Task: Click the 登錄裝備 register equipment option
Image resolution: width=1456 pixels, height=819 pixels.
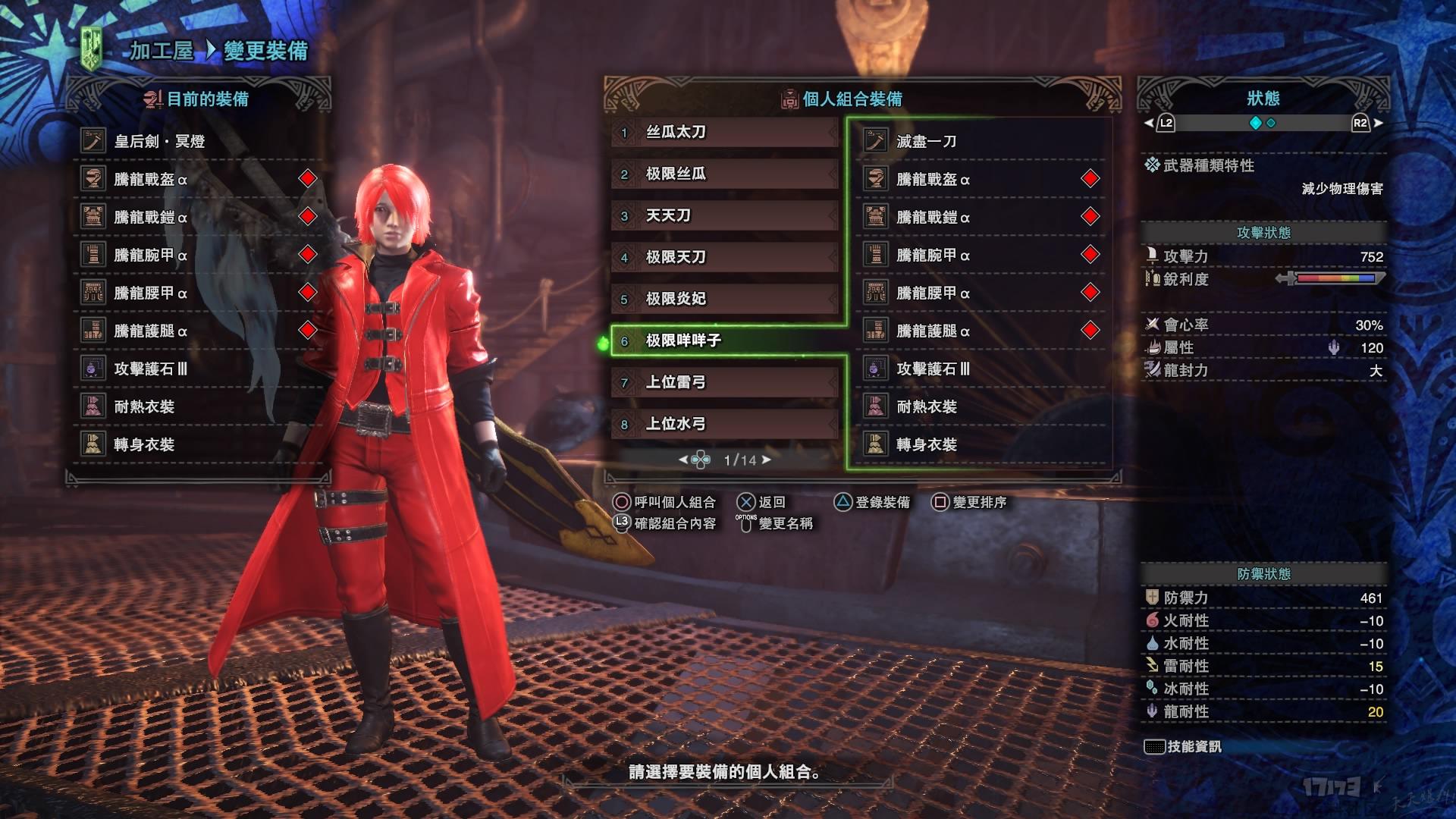Action: point(872,502)
